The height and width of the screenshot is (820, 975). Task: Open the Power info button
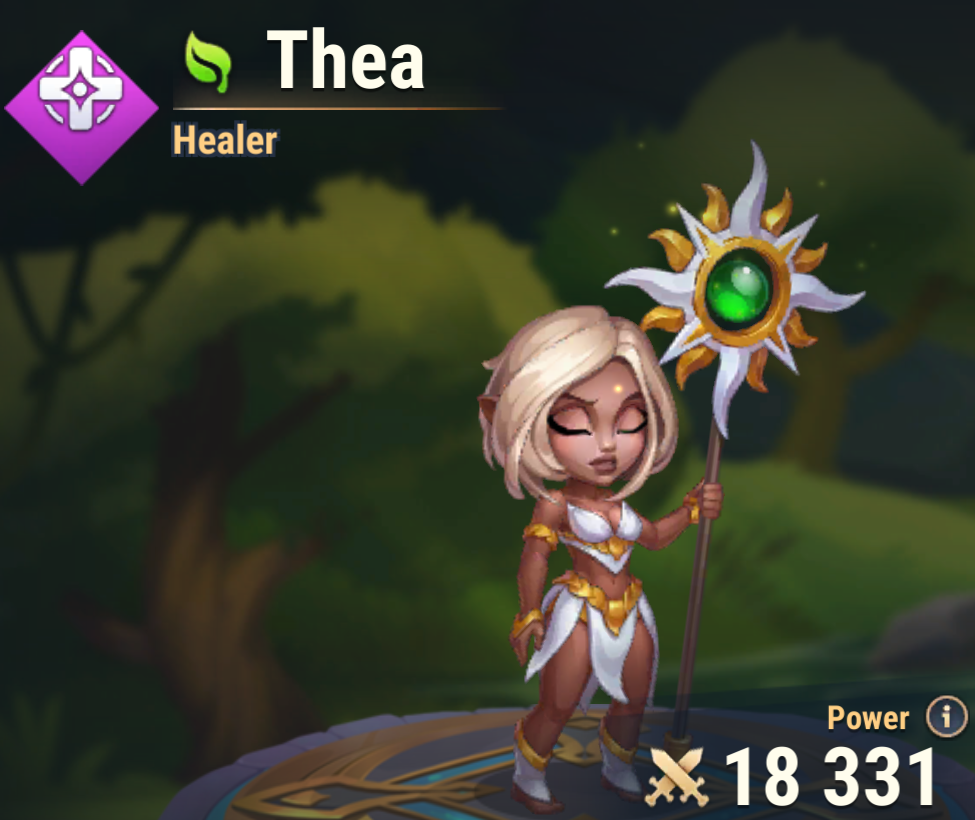945,717
